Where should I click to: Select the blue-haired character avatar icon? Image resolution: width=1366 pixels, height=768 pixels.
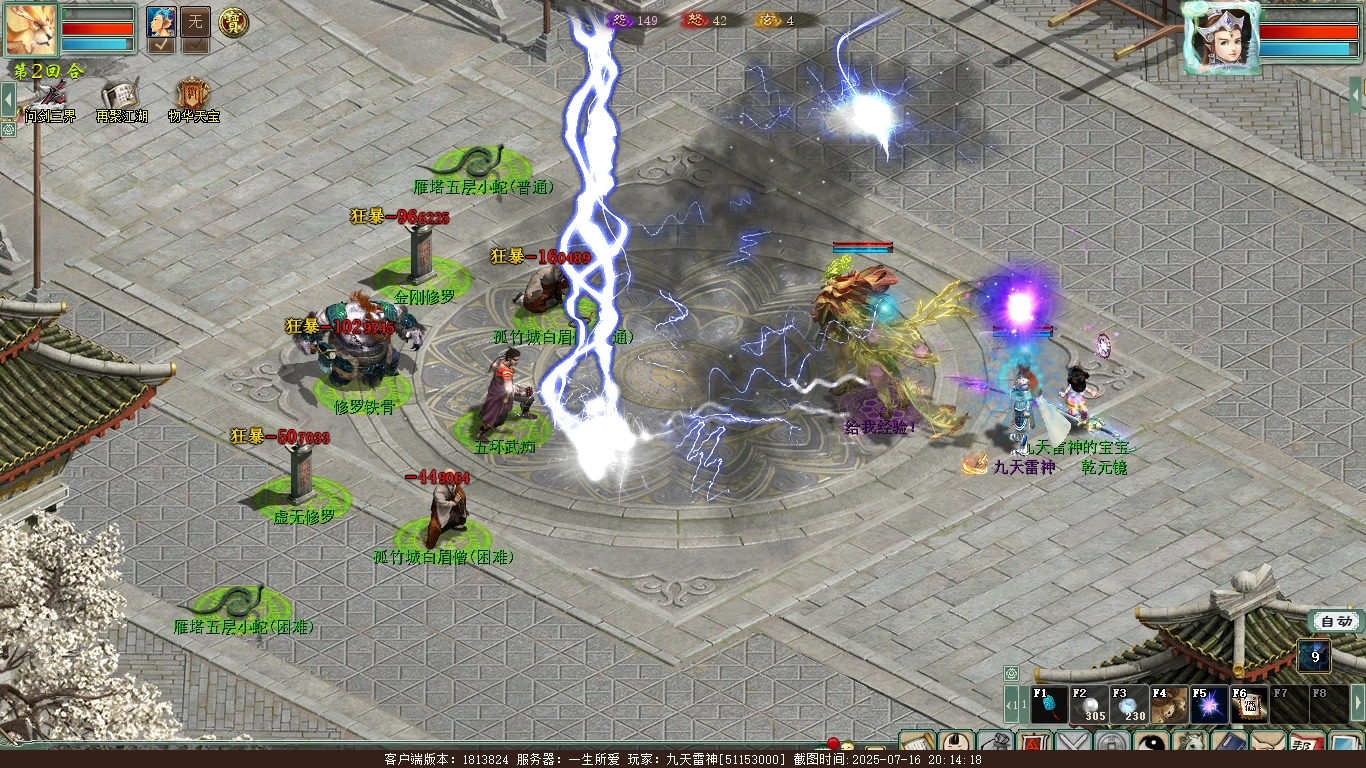(161, 21)
